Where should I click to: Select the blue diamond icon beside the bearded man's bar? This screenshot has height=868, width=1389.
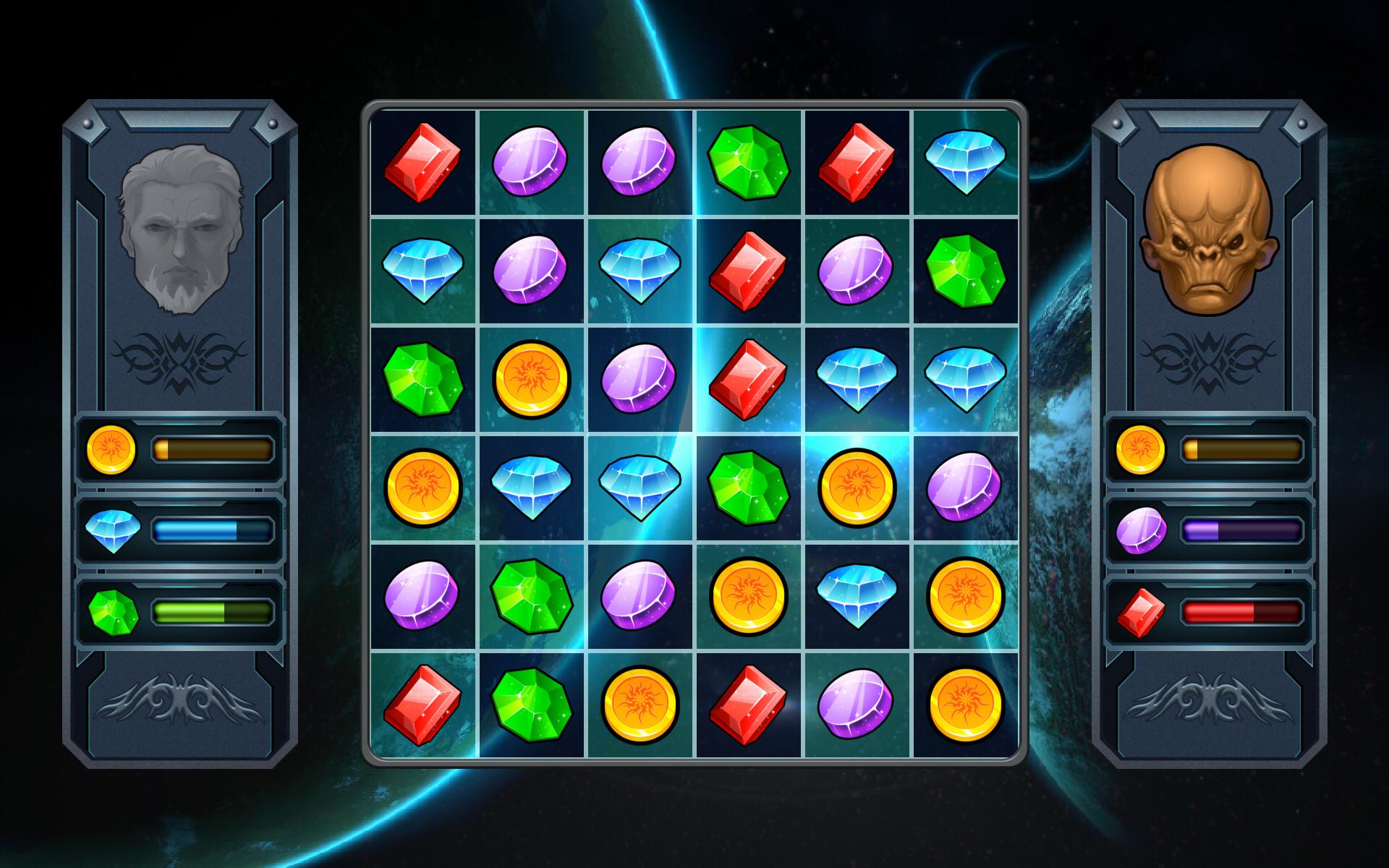111,531
